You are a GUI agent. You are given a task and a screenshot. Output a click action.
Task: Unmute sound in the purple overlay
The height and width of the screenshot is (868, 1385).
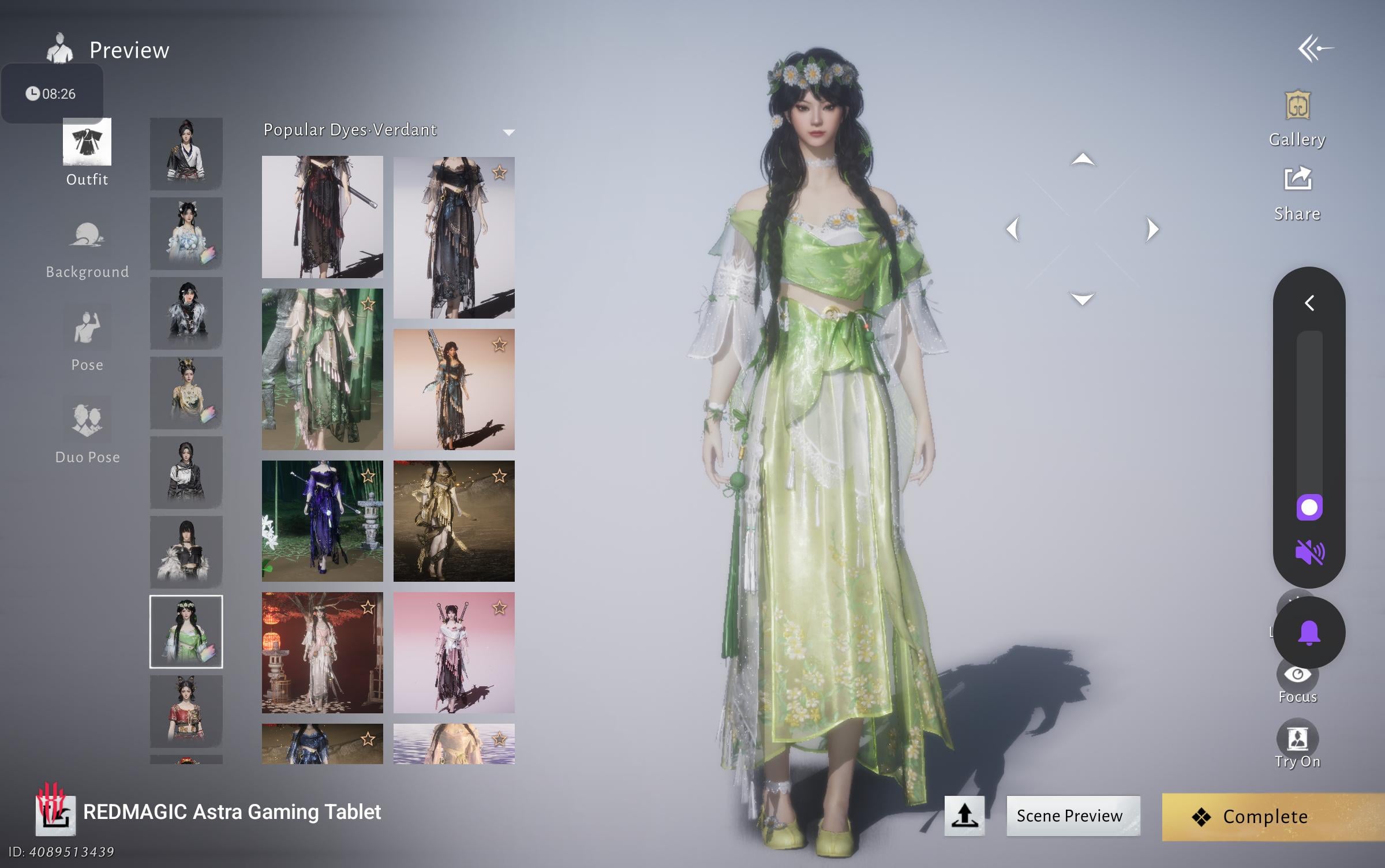tap(1309, 553)
